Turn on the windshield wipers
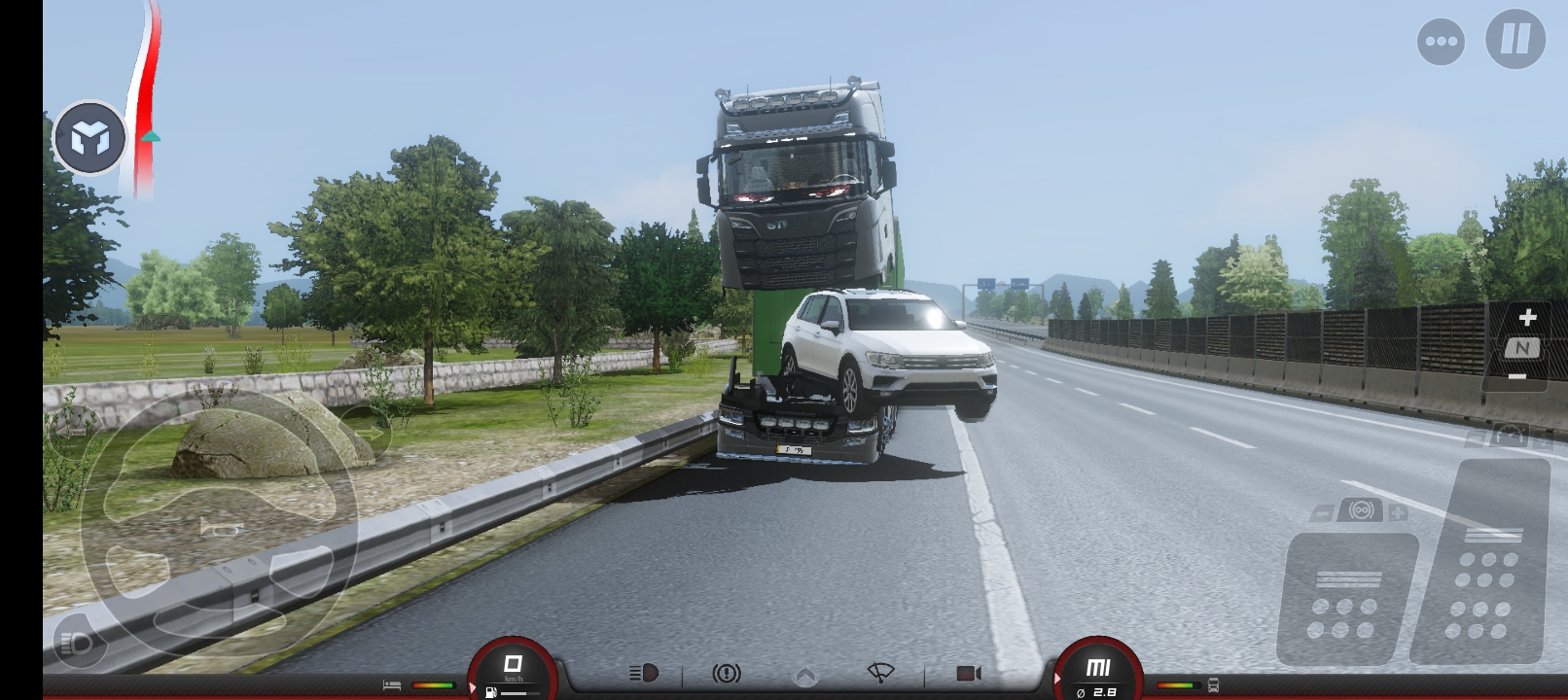Viewport: 1568px width, 700px height. pos(880,673)
